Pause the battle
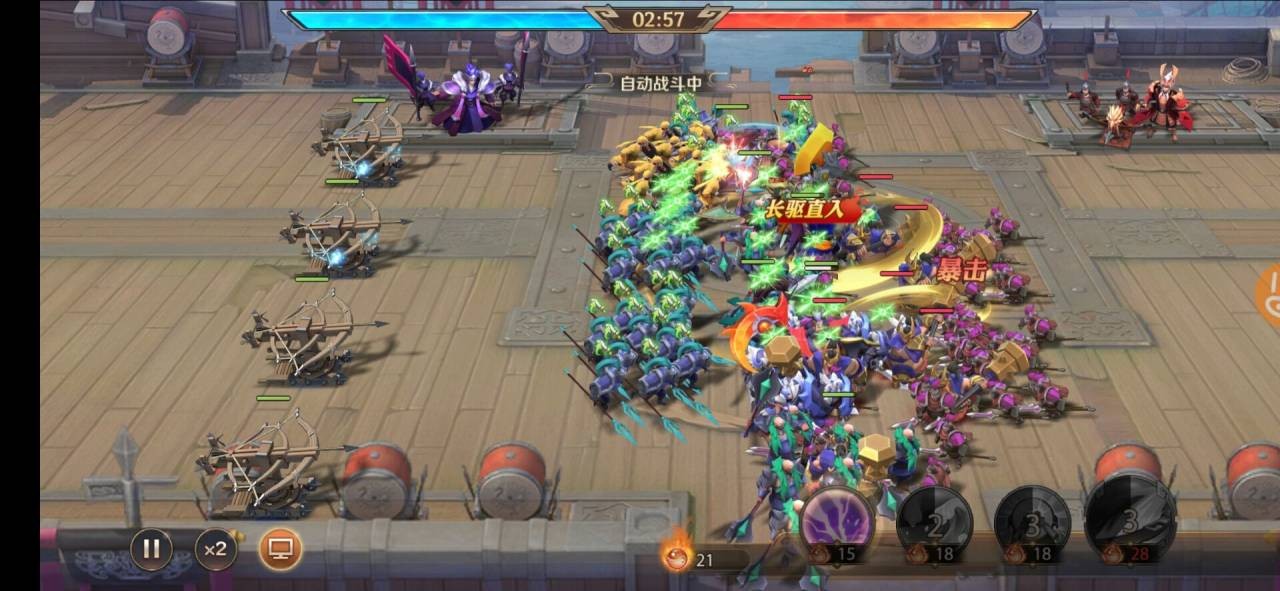The height and width of the screenshot is (591, 1280). point(151,548)
